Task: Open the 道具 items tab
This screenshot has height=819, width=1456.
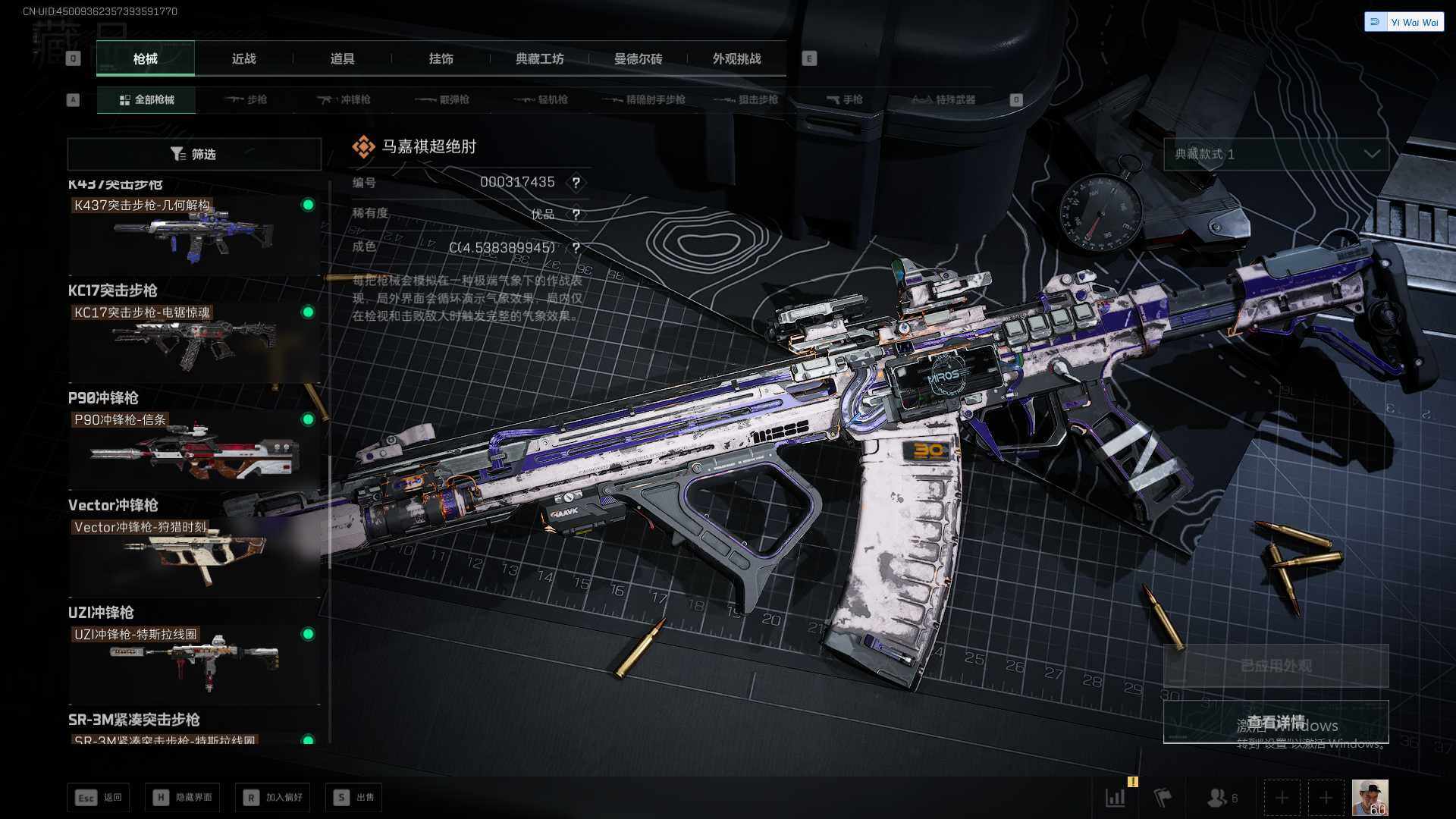Action: click(342, 58)
